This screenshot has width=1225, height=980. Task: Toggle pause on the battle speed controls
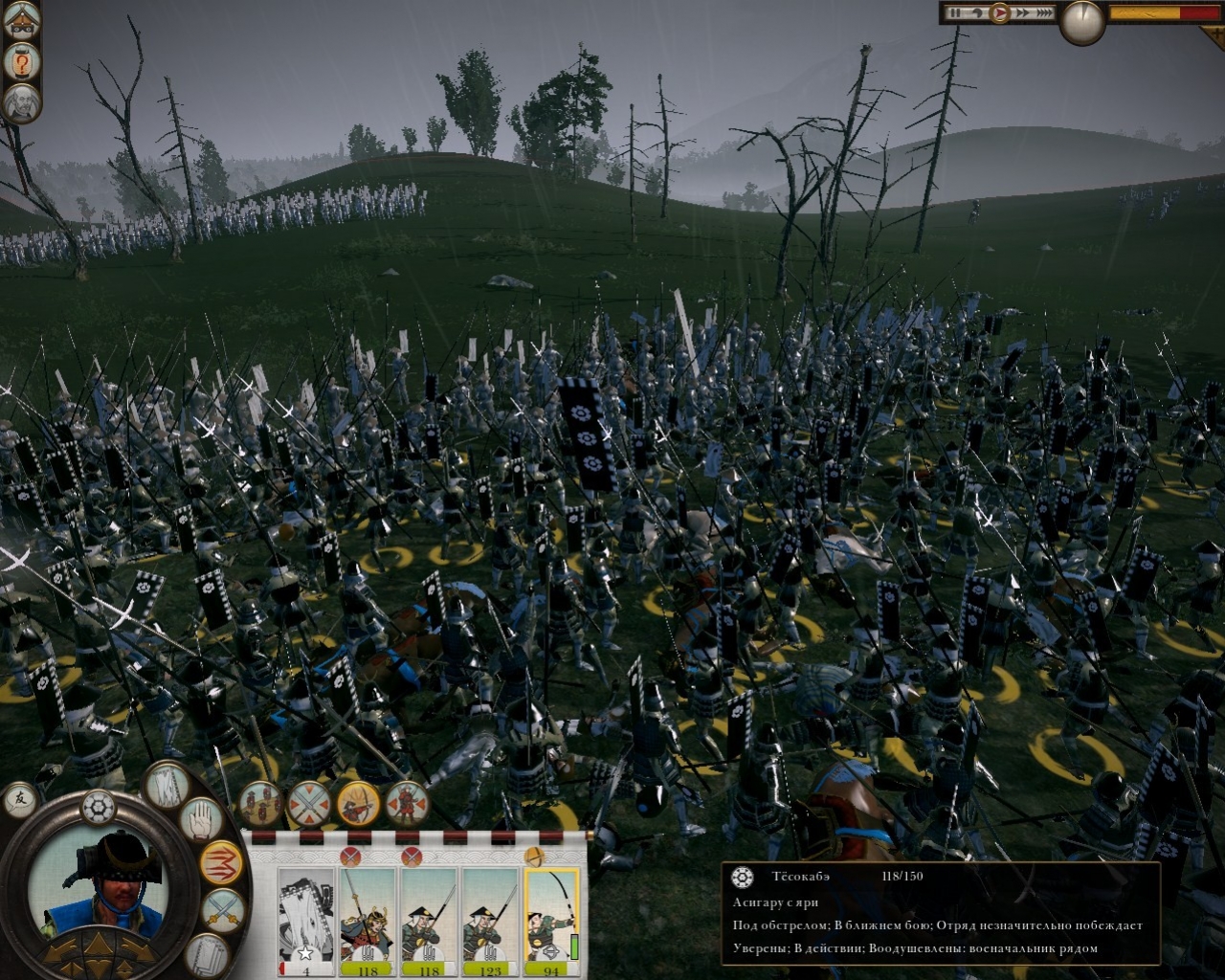point(954,12)
